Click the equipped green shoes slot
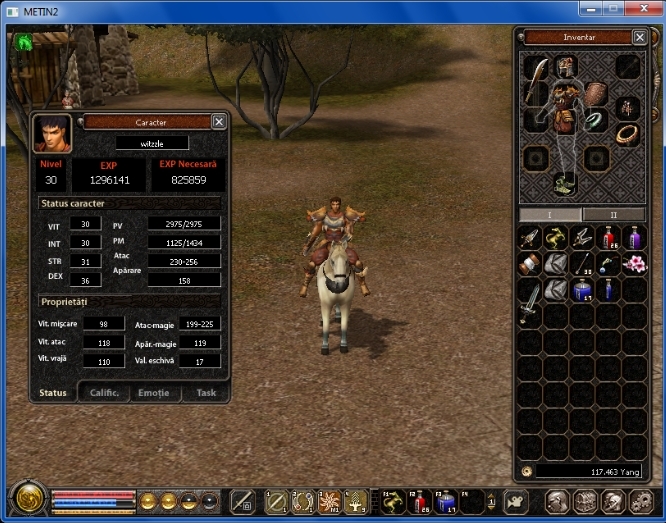Viewport: 666px width, 523px height. point(567,183)
